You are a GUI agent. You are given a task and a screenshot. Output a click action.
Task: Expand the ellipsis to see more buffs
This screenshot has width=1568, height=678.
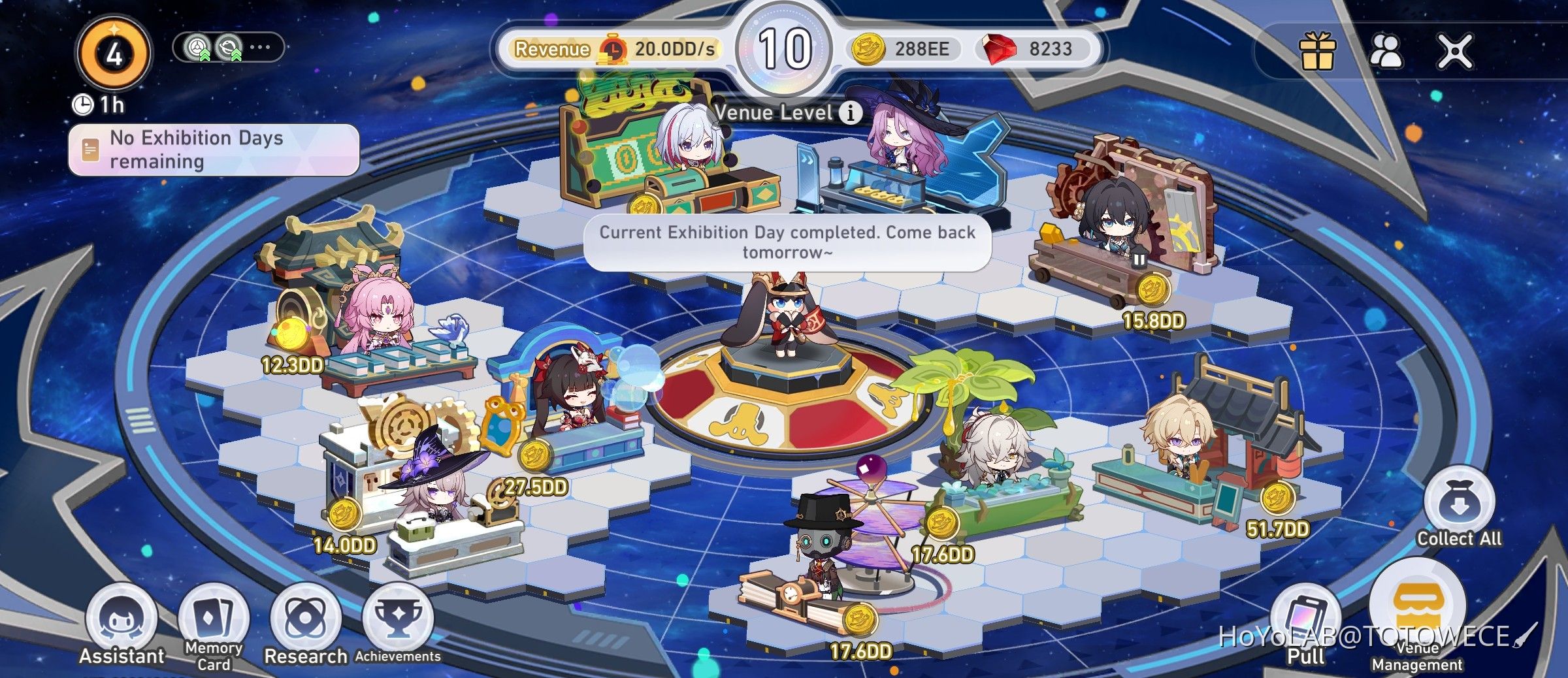tap(260, 47)
